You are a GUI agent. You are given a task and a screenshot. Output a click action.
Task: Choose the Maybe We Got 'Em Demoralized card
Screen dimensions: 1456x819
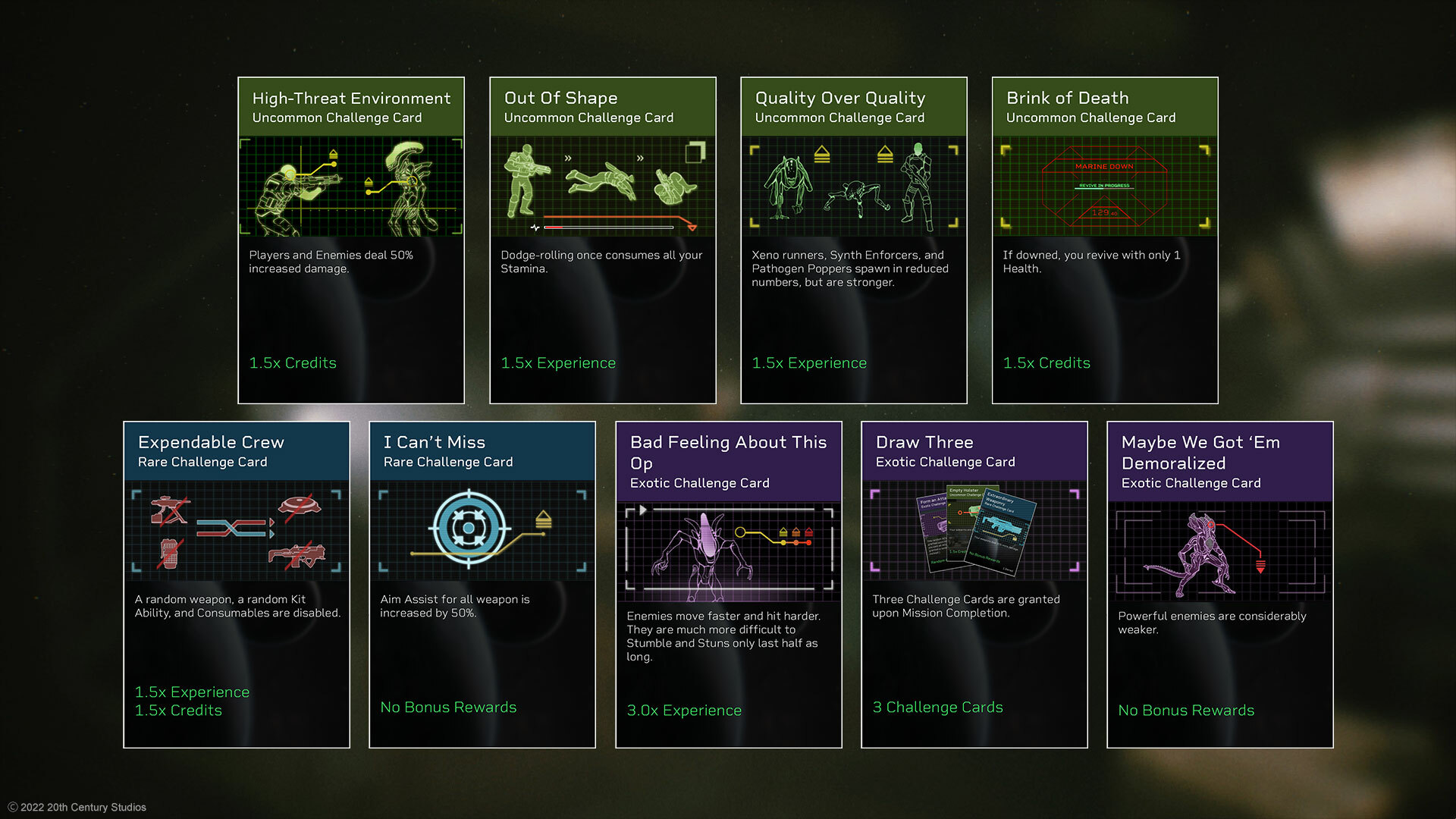[x=1220, y=584]
